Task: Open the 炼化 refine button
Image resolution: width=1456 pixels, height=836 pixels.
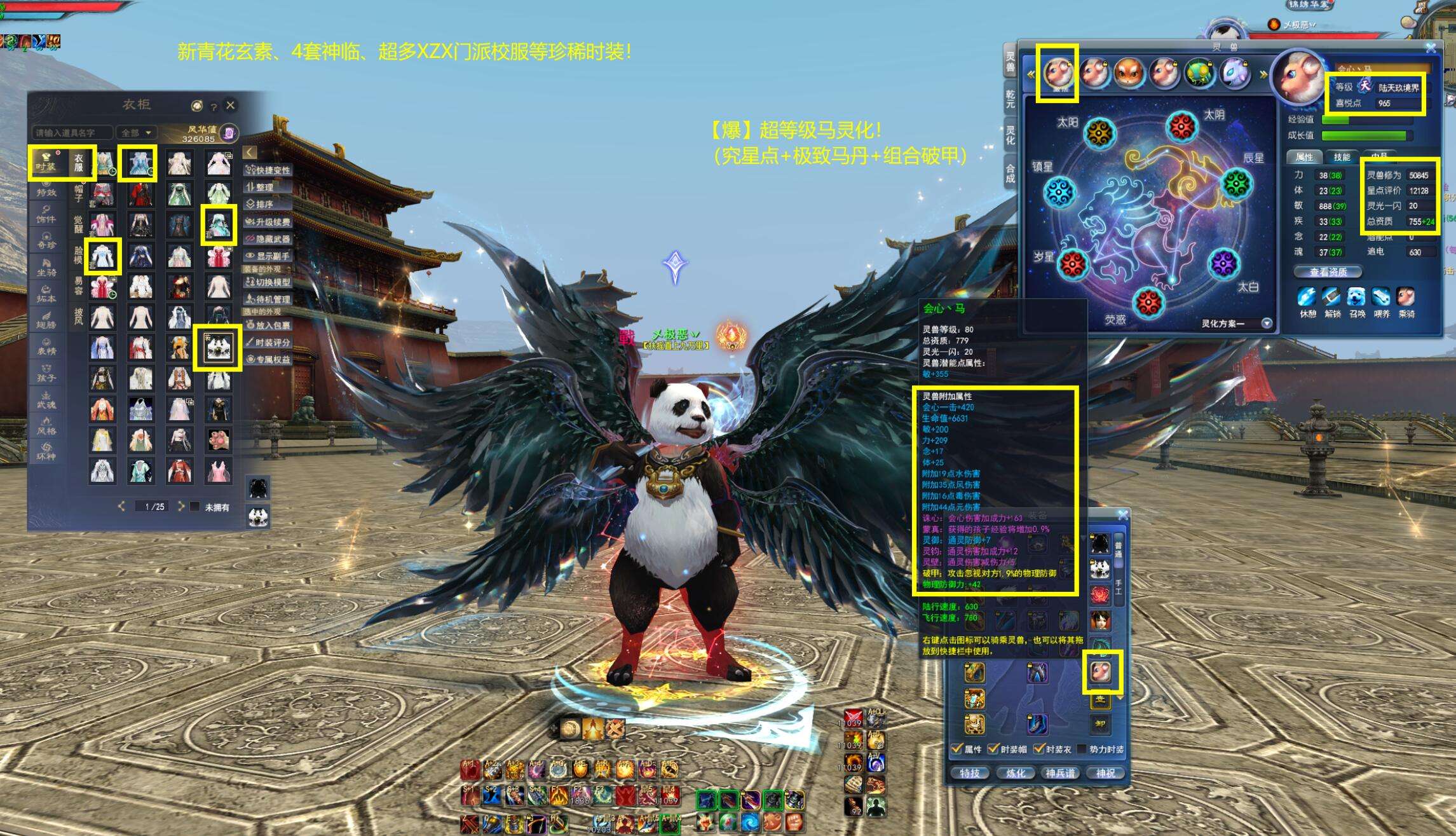Action: [x=1015, y=773]
